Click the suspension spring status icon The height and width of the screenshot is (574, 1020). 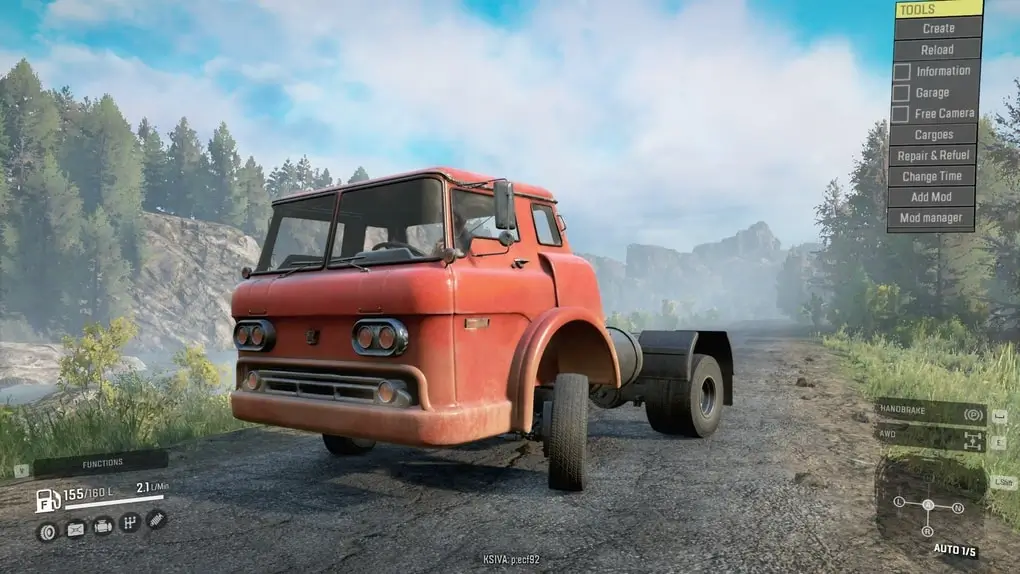156,518
